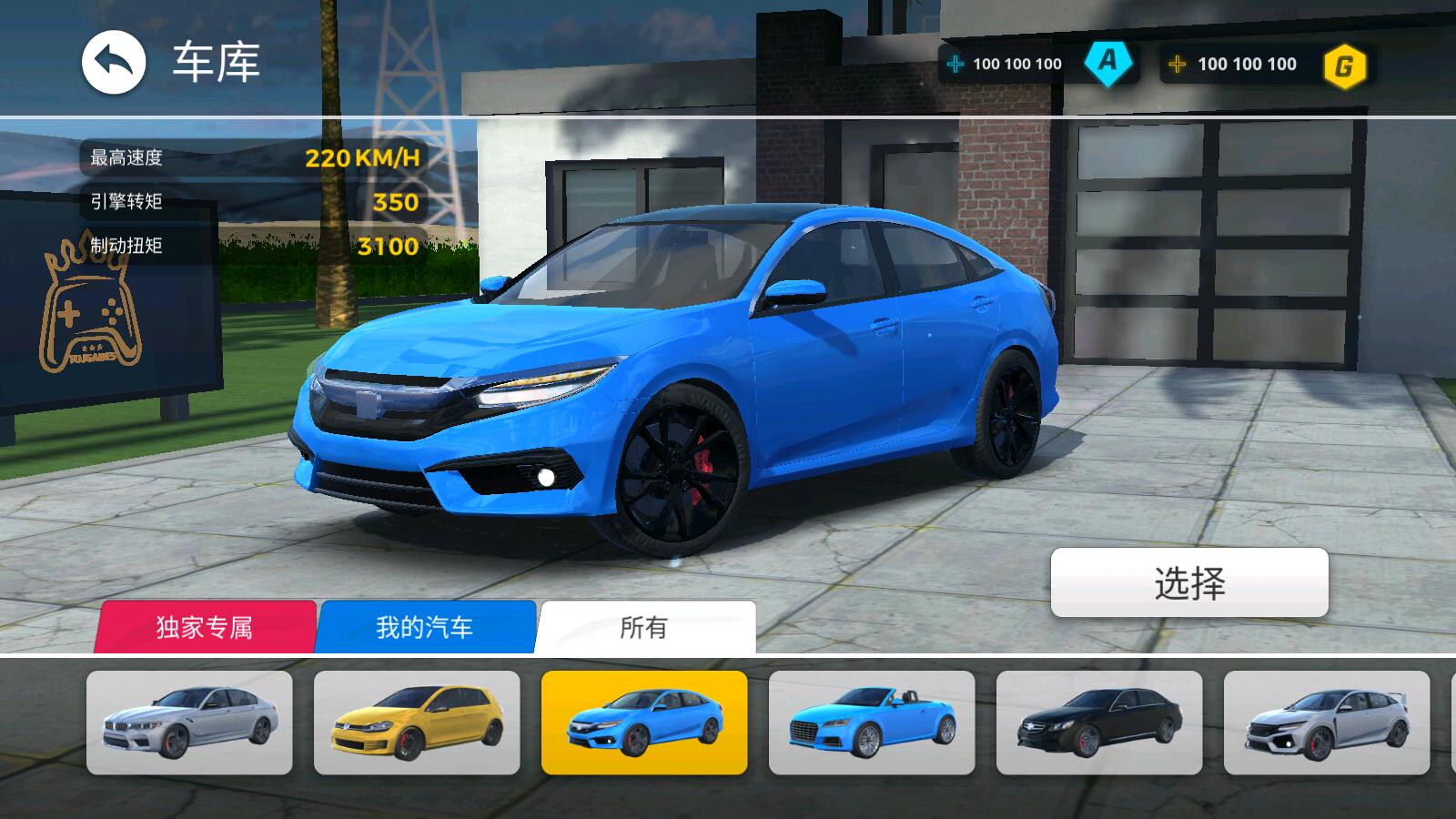Screen dimensions: 1456x819
Task: Add blue A currency with plus icon
Action: click(x=955, y=64)
